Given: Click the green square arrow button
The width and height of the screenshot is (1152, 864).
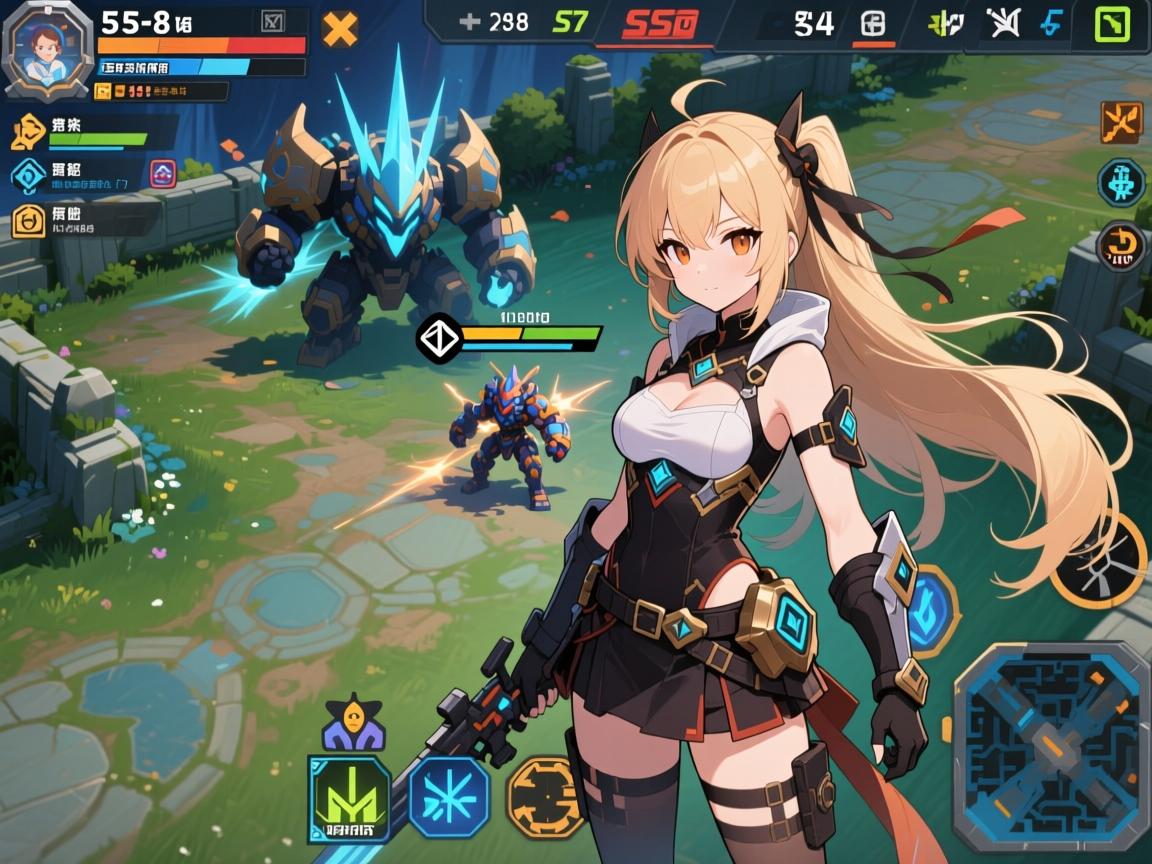Looking at the screenshot, I should point(1111,24).
